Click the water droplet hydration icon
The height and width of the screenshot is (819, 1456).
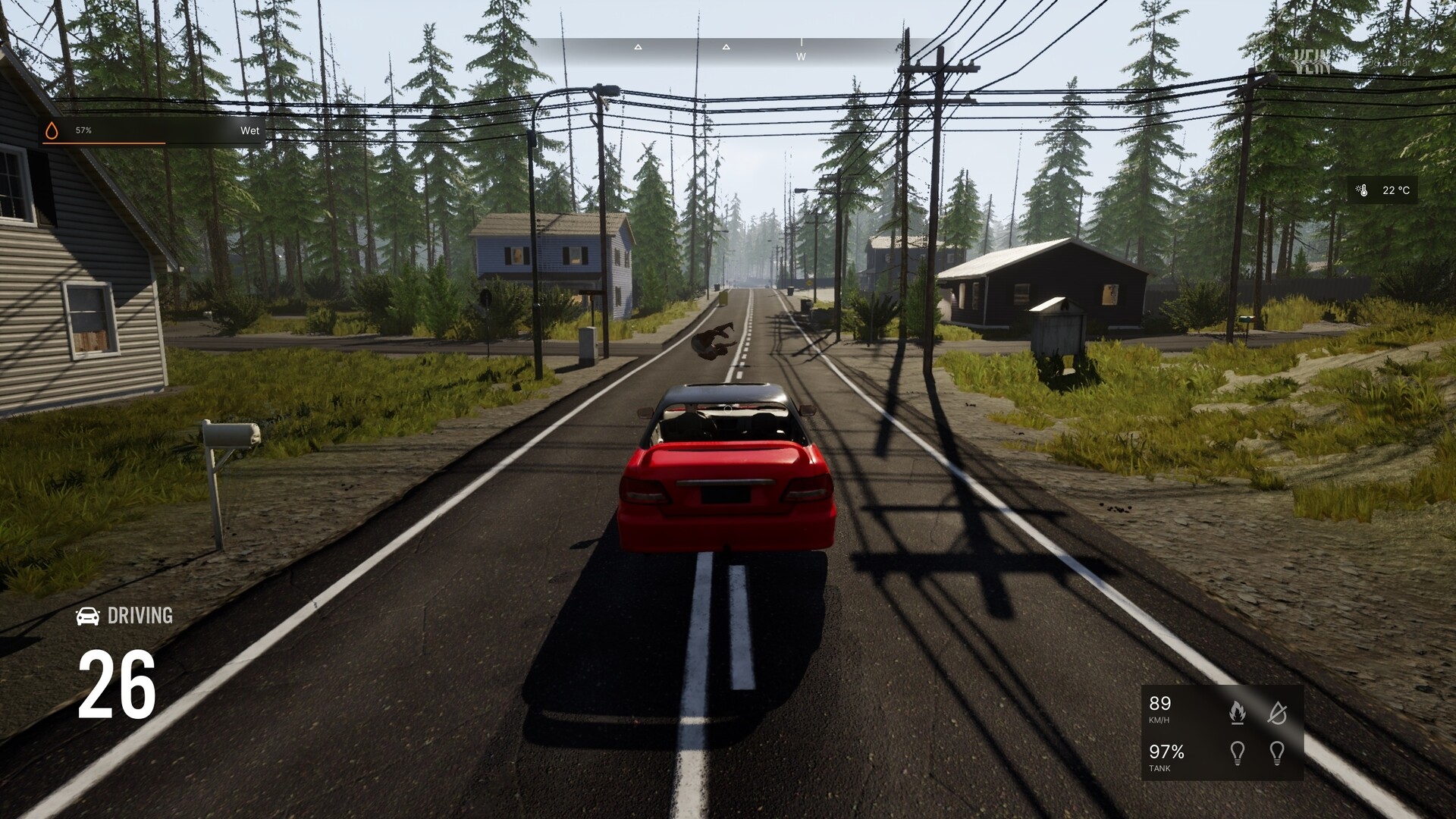pyautogui.click(x=52, y=130)
